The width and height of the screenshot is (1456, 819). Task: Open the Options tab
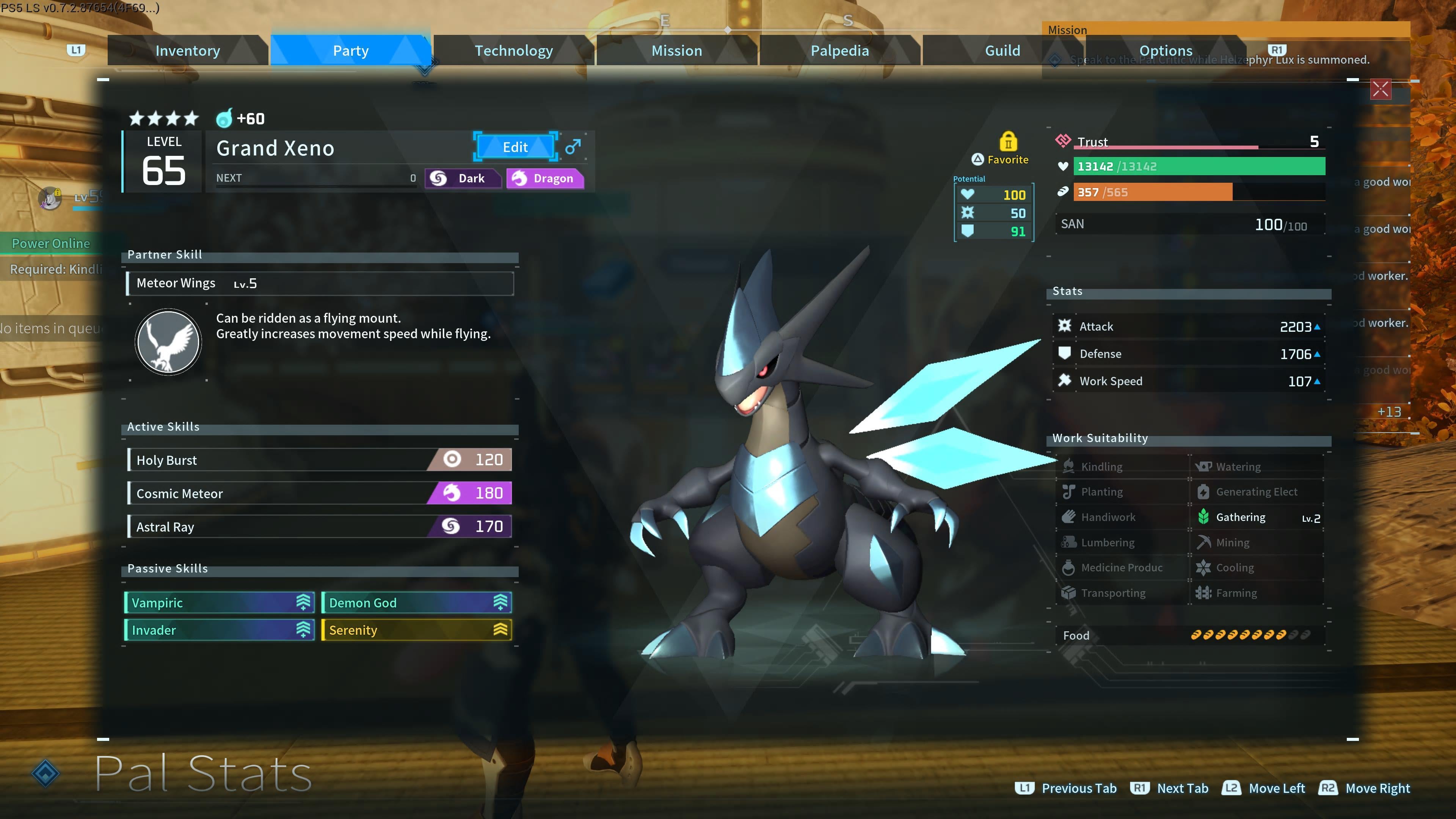click(x=1166, y=51)
